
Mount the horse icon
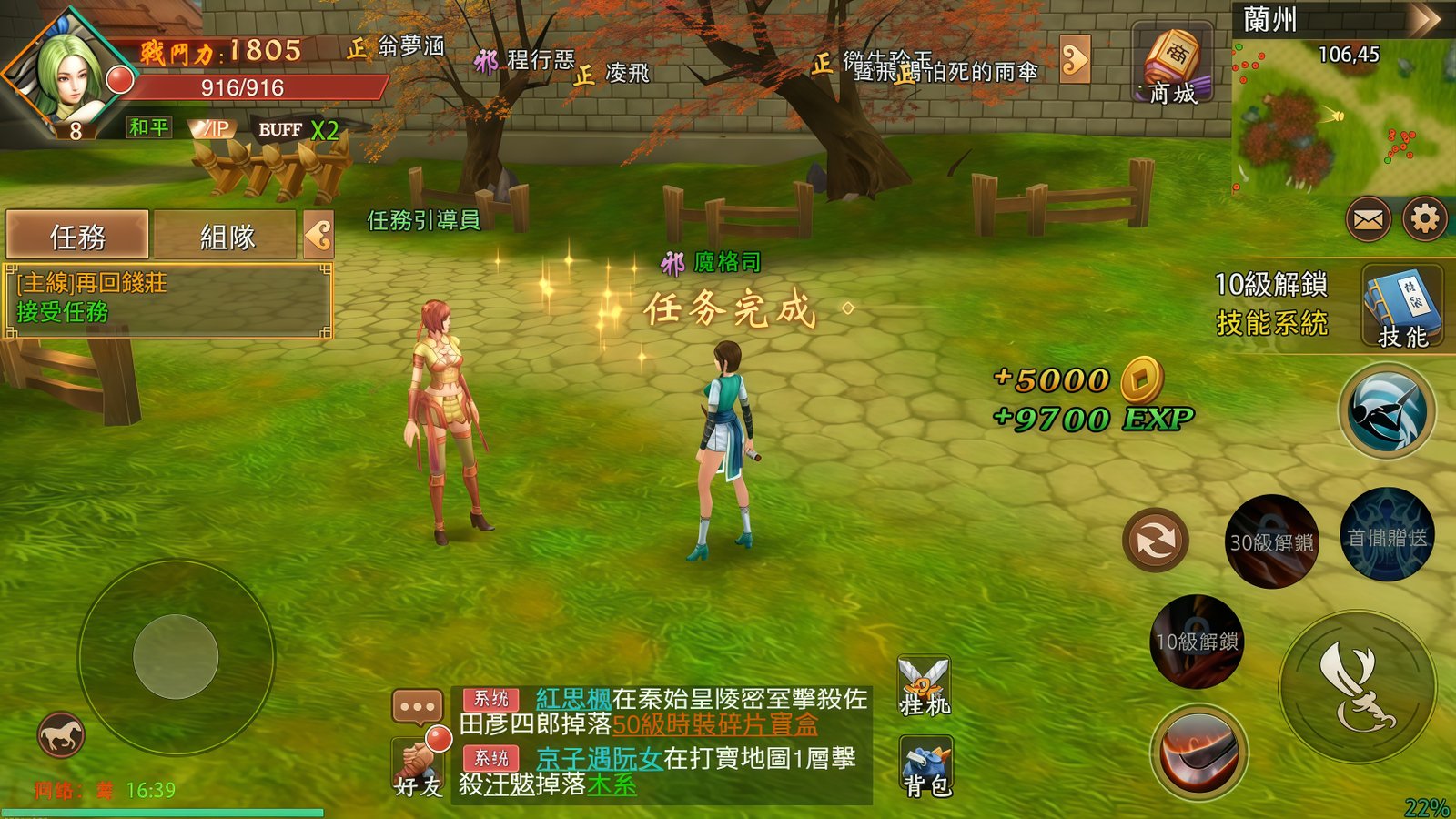coord(61,735)
